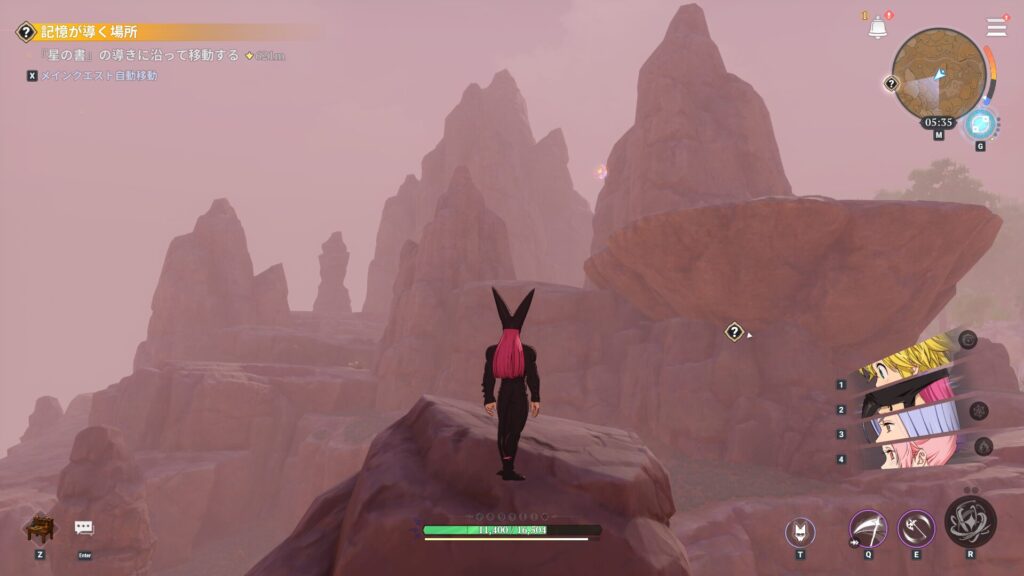Activate the fox mask ability
The image size is (1024, 576).
(x=800, y=531)
